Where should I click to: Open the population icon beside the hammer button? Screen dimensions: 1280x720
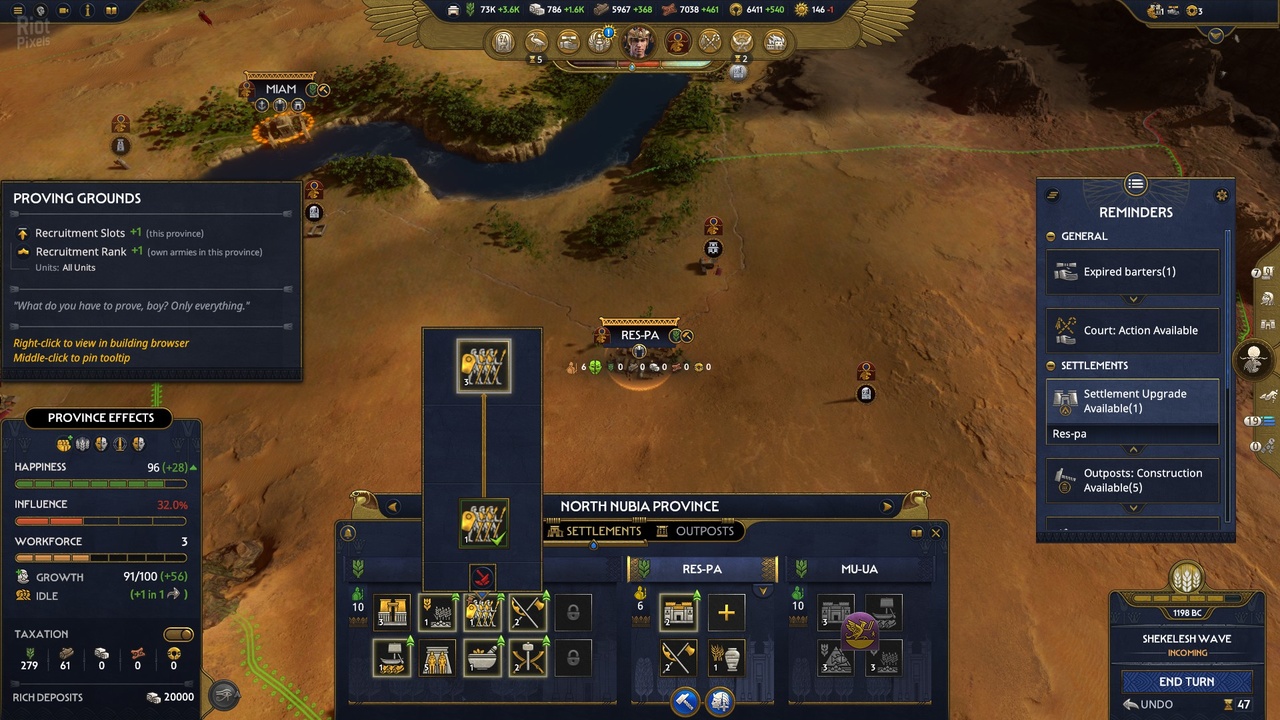[720, 701]
